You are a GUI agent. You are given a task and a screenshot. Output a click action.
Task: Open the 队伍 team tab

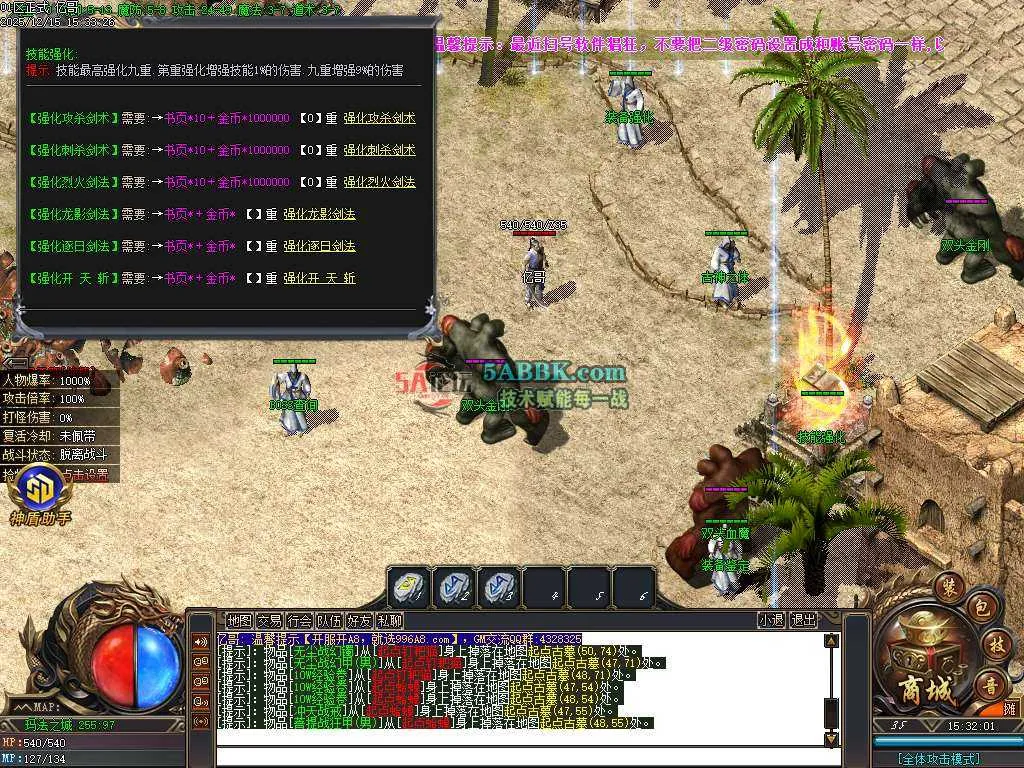329,620
